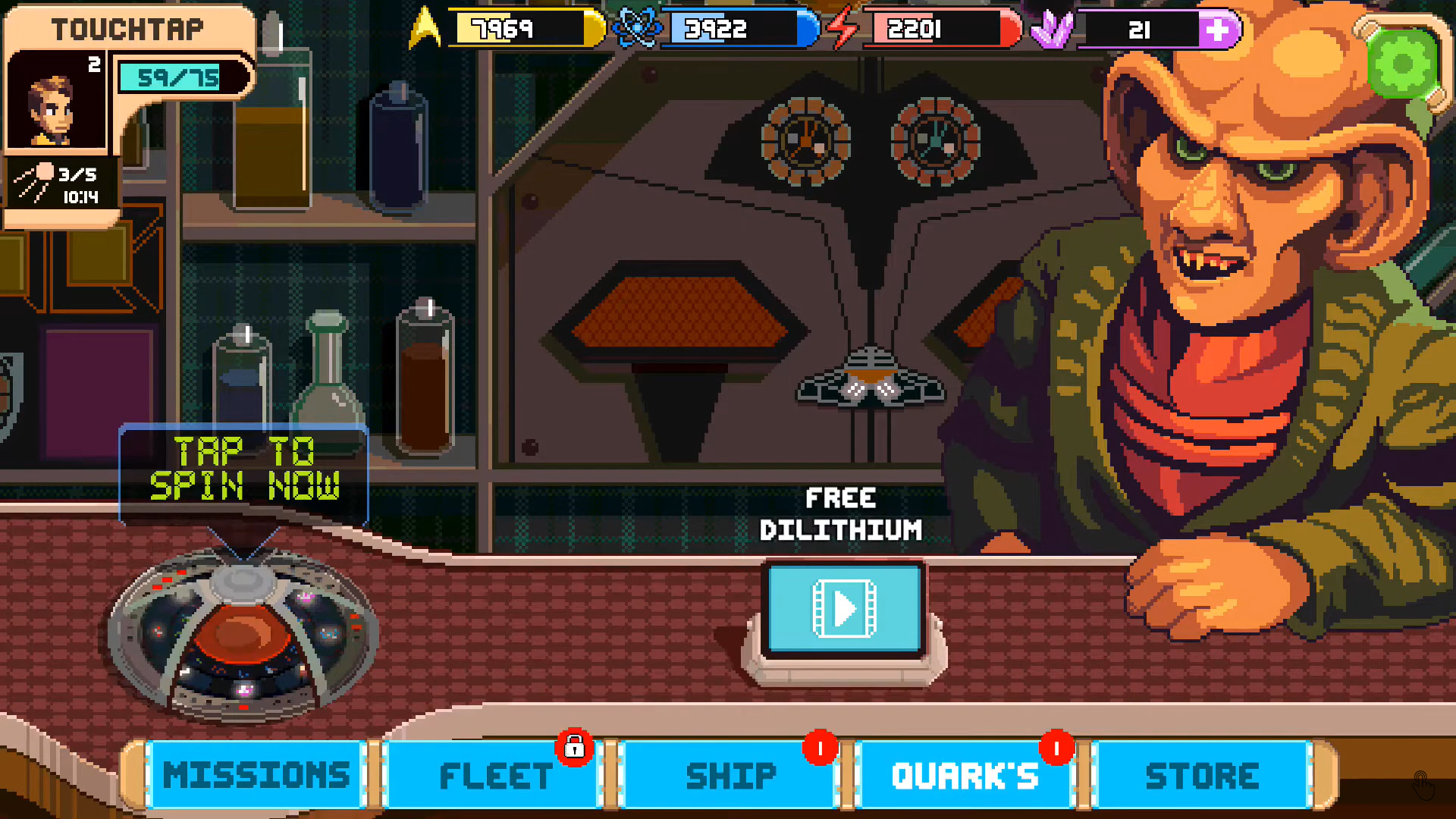Tap the spin wheel to spin now

click(x=243, y=637)
